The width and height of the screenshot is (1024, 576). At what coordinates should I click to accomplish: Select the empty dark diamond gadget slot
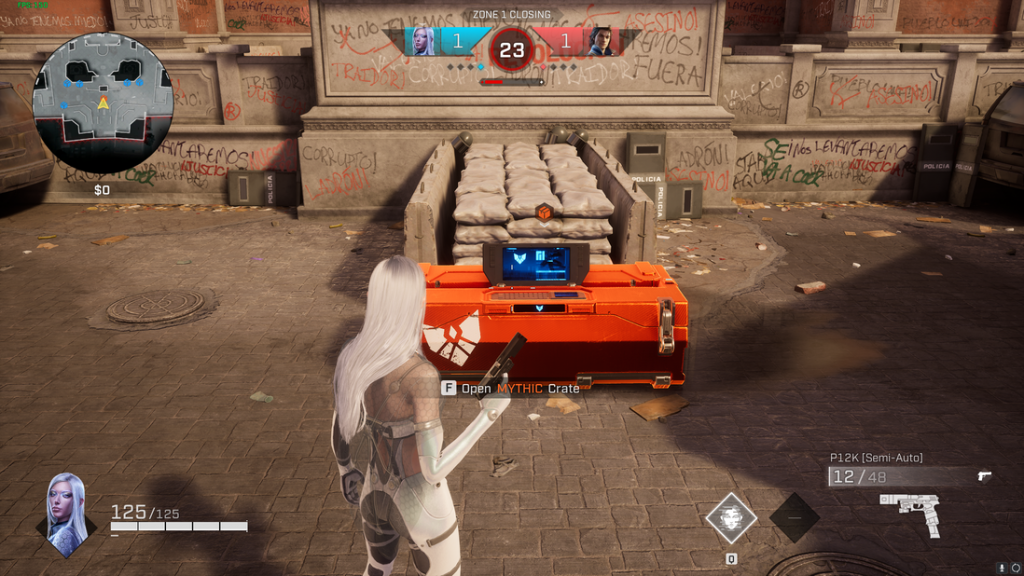coord(795,517)
